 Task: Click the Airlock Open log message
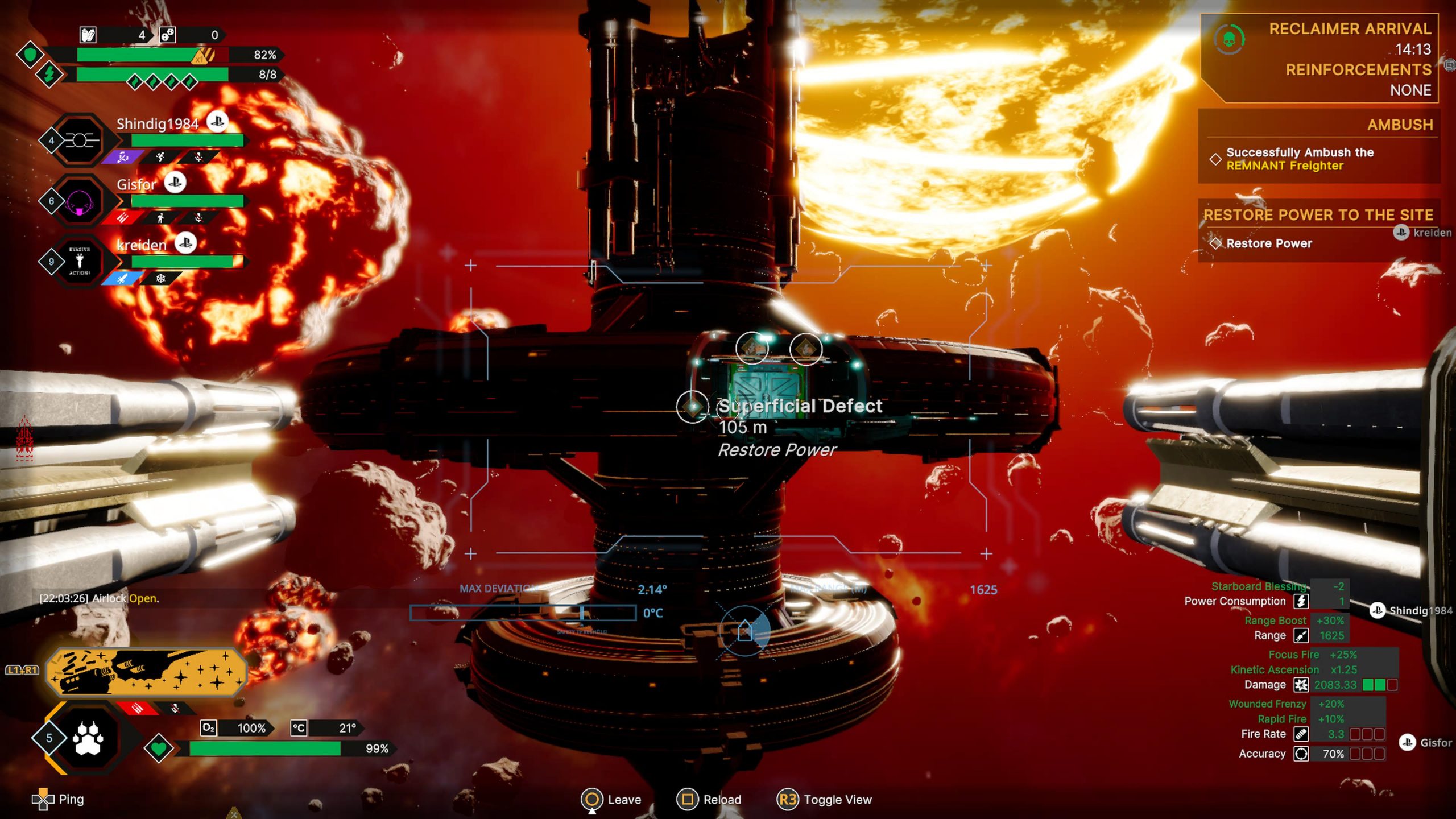100,598
